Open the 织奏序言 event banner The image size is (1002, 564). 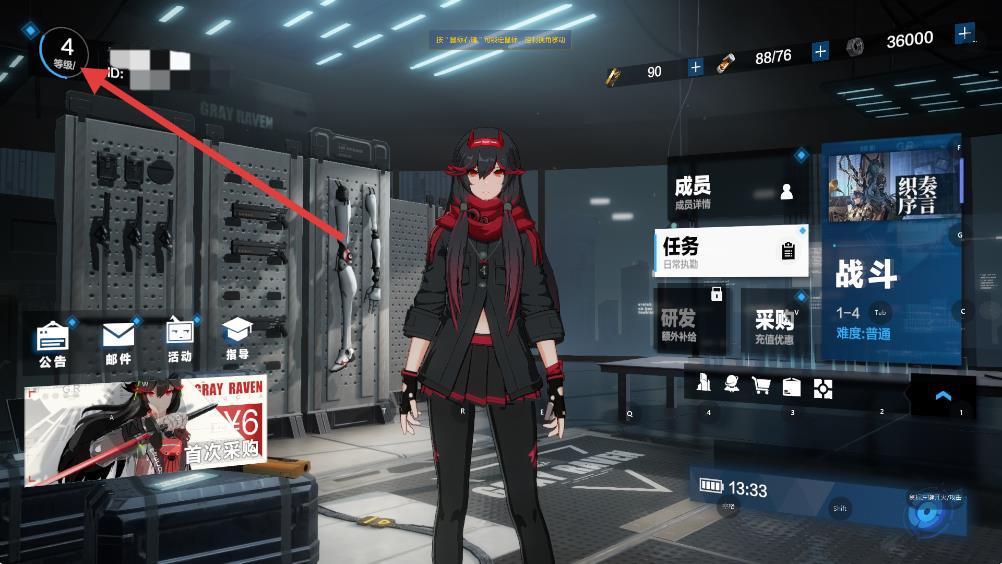coord(891,187)
